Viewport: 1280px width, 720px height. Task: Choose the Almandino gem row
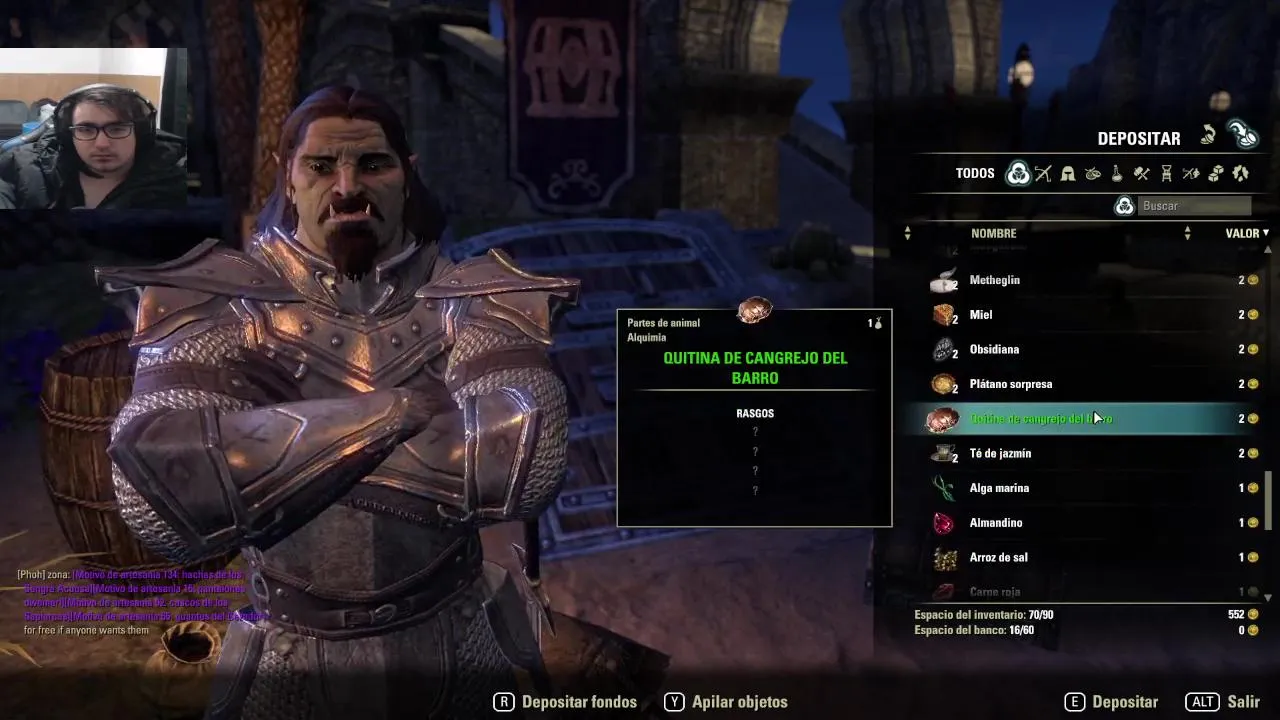[x=1090, y=523]
